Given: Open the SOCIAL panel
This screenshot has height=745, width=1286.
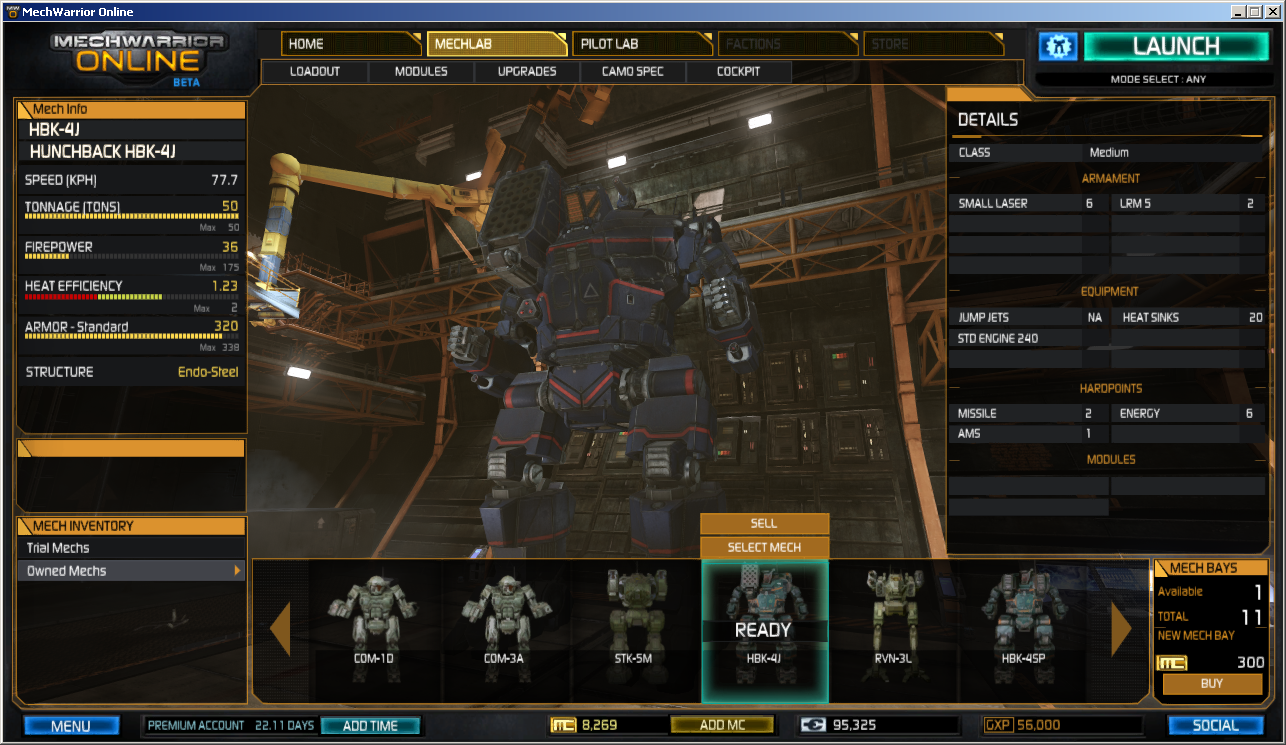Looking at the screenshot, I should click(x=1216, y=726).
